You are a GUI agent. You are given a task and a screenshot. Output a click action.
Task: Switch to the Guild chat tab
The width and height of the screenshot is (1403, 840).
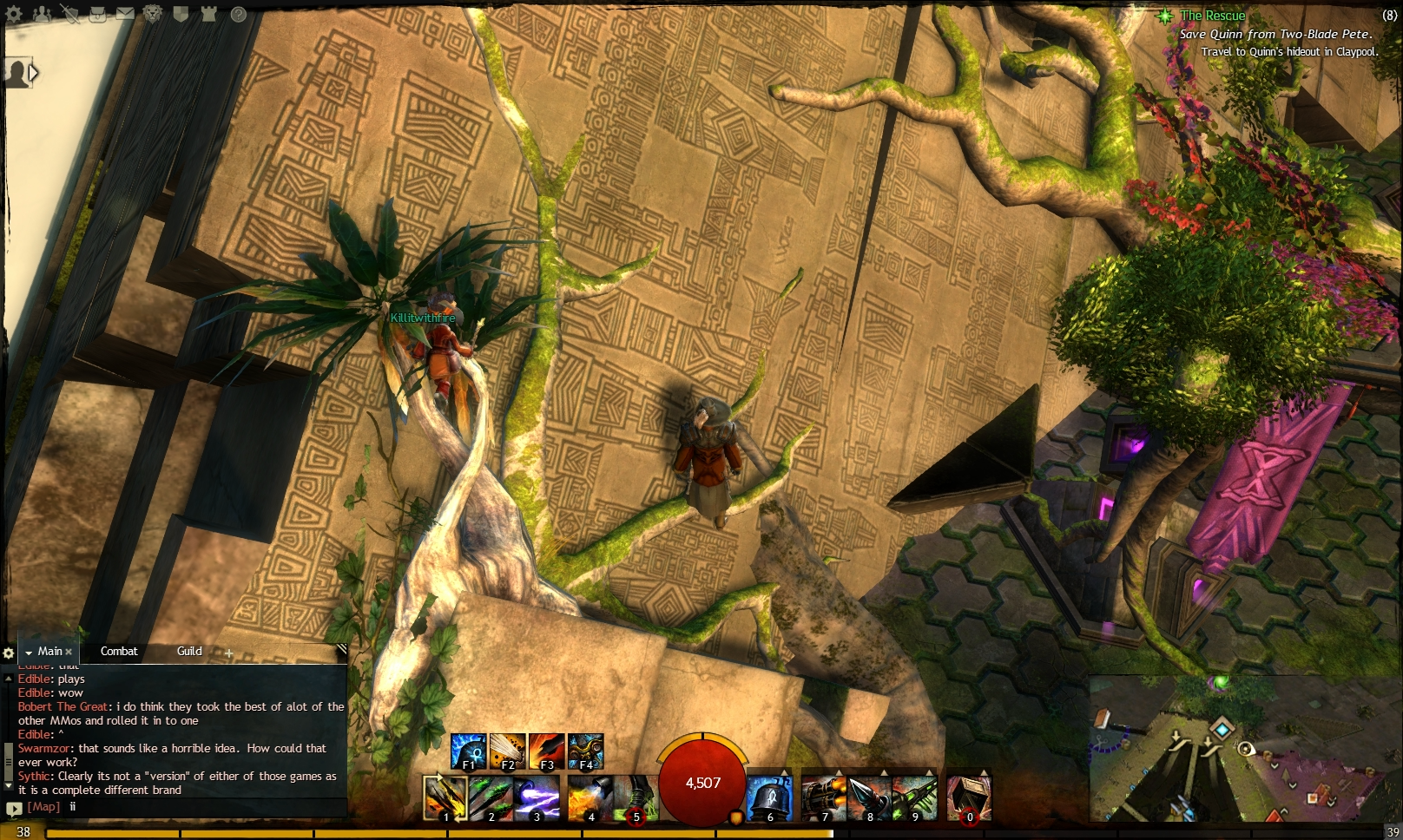[190, 651]
